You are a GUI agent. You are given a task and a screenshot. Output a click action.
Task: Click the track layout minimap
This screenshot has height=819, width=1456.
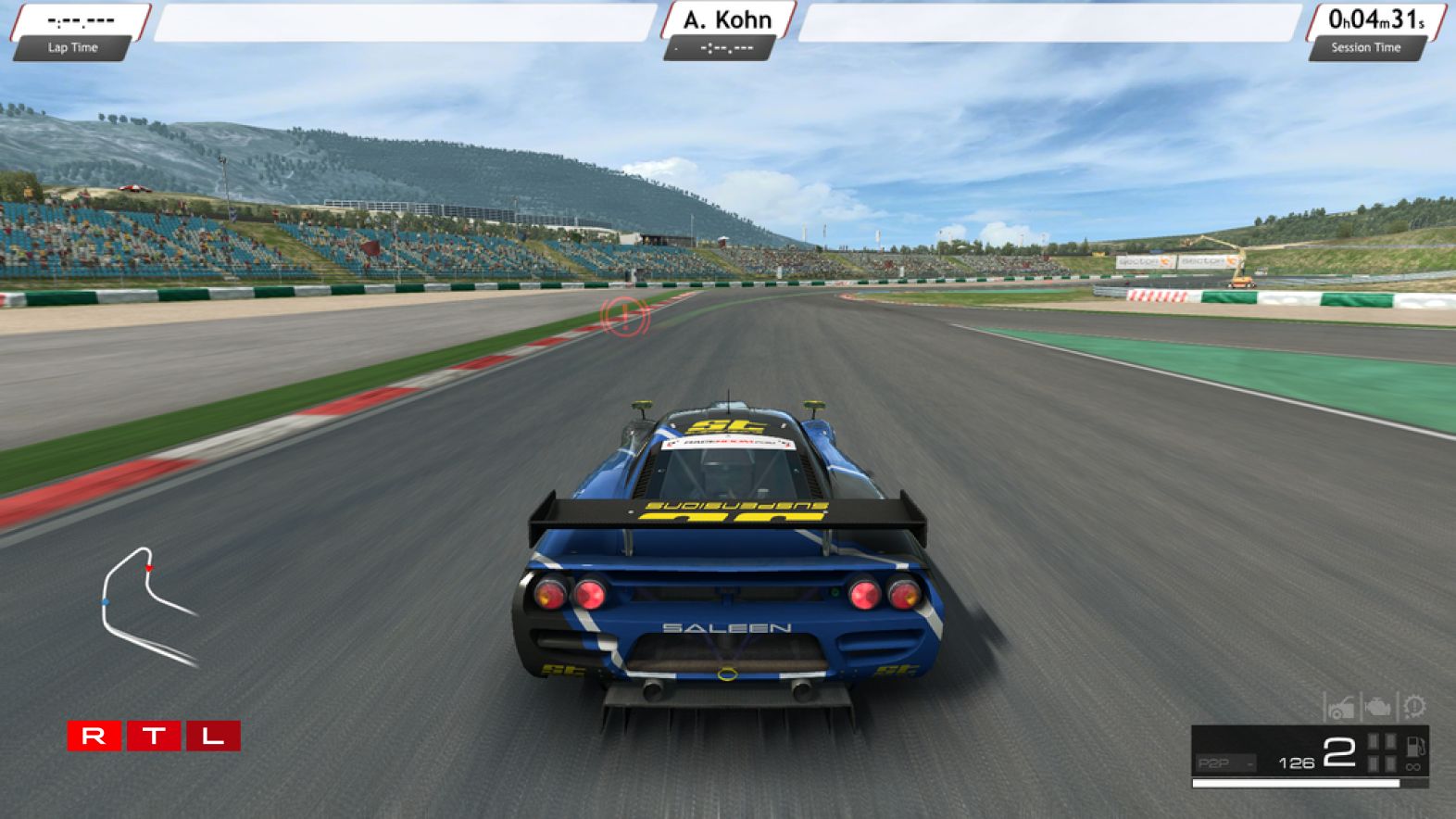(148, 607)
